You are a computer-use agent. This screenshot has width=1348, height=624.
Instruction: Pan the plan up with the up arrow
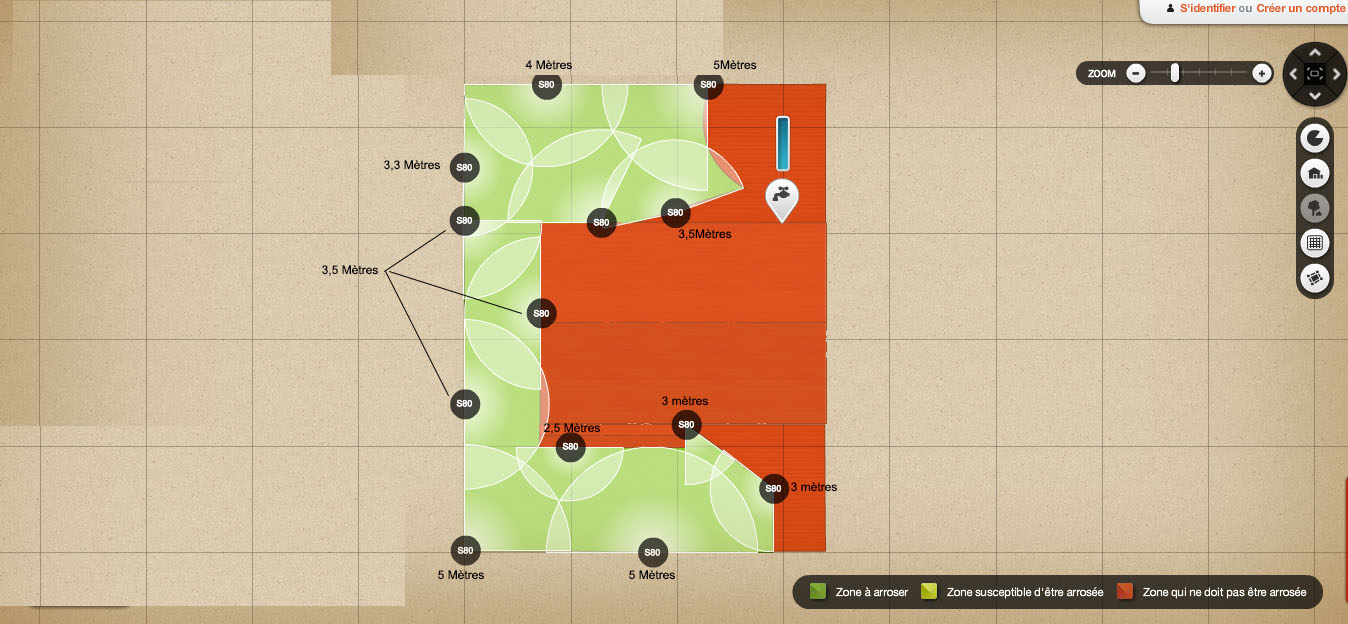coord(1315,52)
